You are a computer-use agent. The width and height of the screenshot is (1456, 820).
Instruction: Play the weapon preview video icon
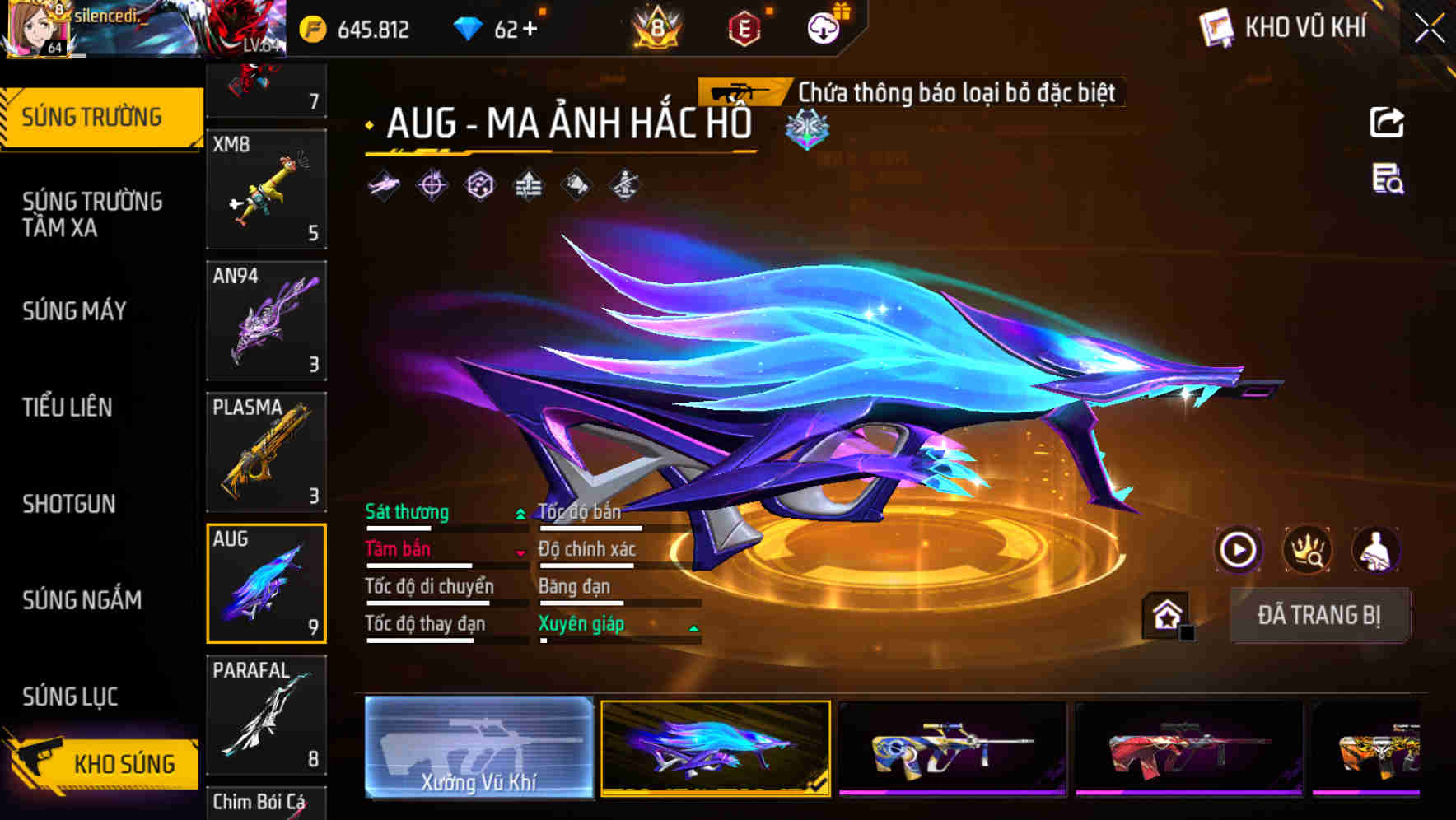pos(1238,549)
